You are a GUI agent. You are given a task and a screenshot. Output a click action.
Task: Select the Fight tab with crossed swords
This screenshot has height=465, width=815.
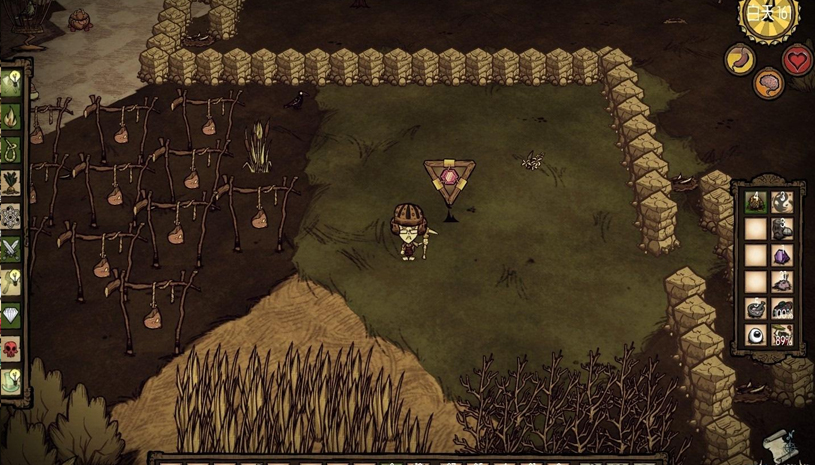point(11,249)
